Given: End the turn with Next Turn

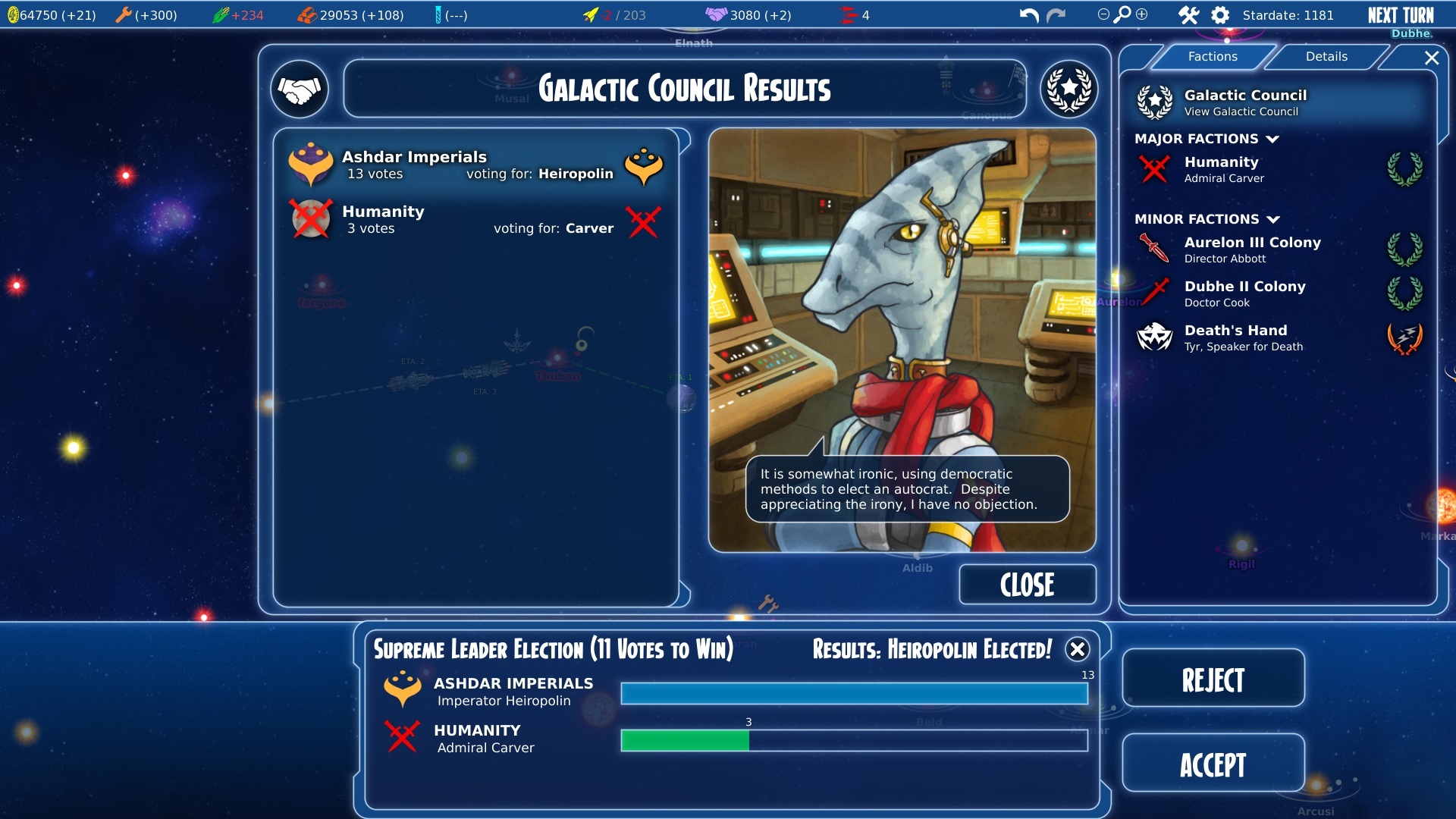Looking at the screenshot, I should [x=1400, y=15].
